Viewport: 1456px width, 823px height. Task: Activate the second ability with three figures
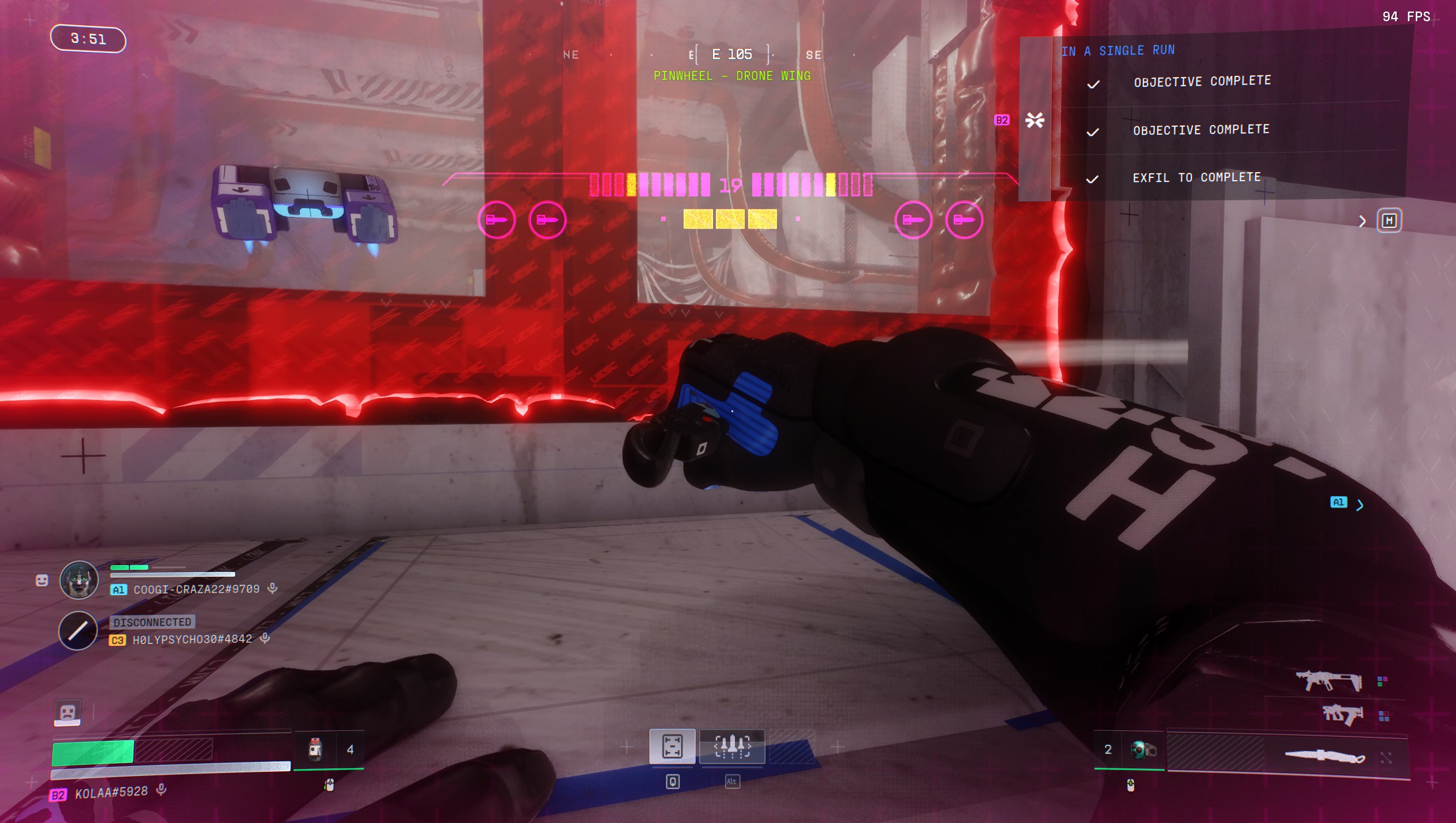pos(731,746)
